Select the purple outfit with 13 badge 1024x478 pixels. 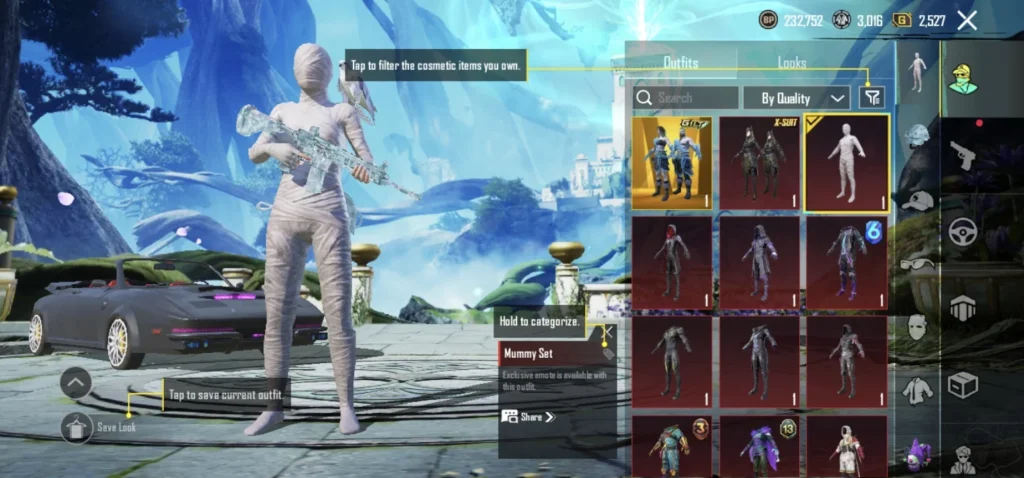coord(759,446)
